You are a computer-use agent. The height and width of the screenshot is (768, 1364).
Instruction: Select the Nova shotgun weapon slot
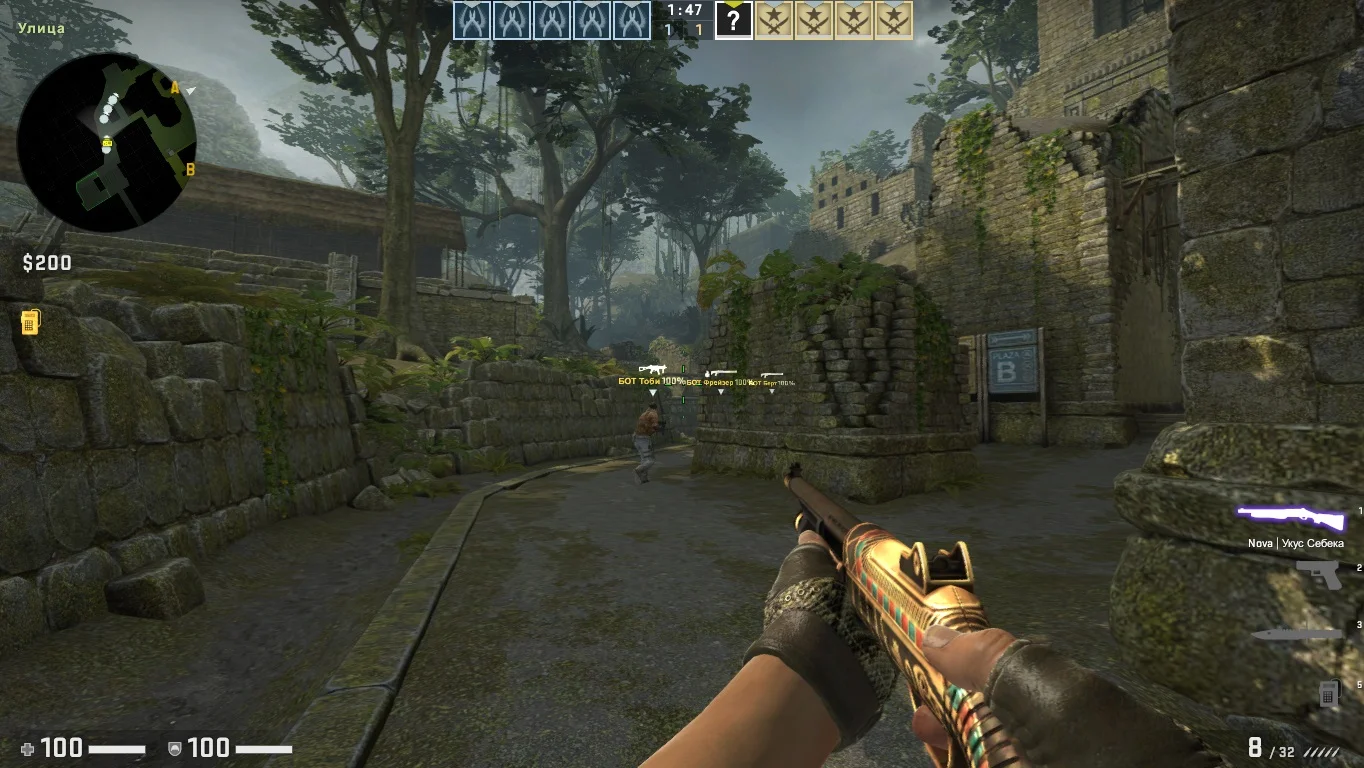(x=1291, y=519)
